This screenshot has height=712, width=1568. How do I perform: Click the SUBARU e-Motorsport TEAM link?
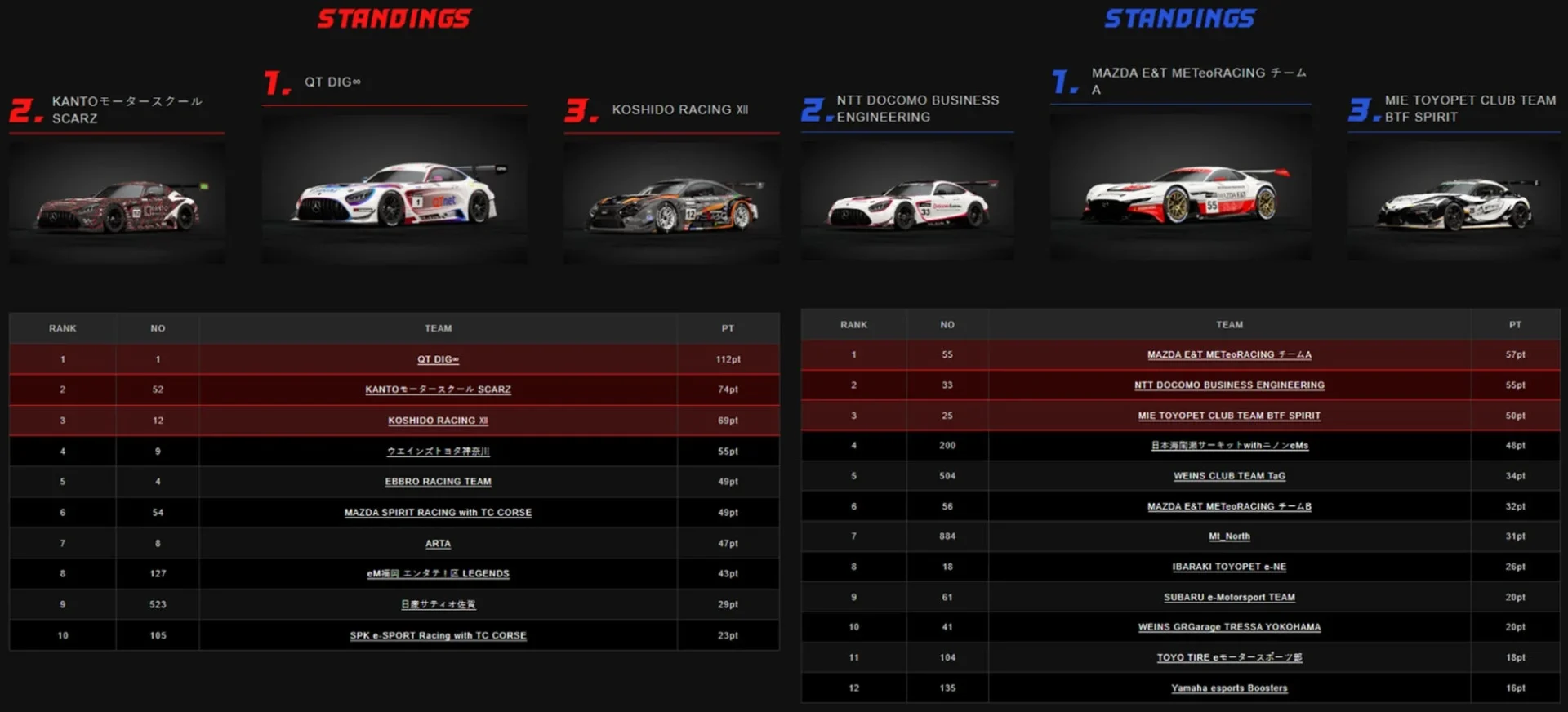[x=1229, y=597]
